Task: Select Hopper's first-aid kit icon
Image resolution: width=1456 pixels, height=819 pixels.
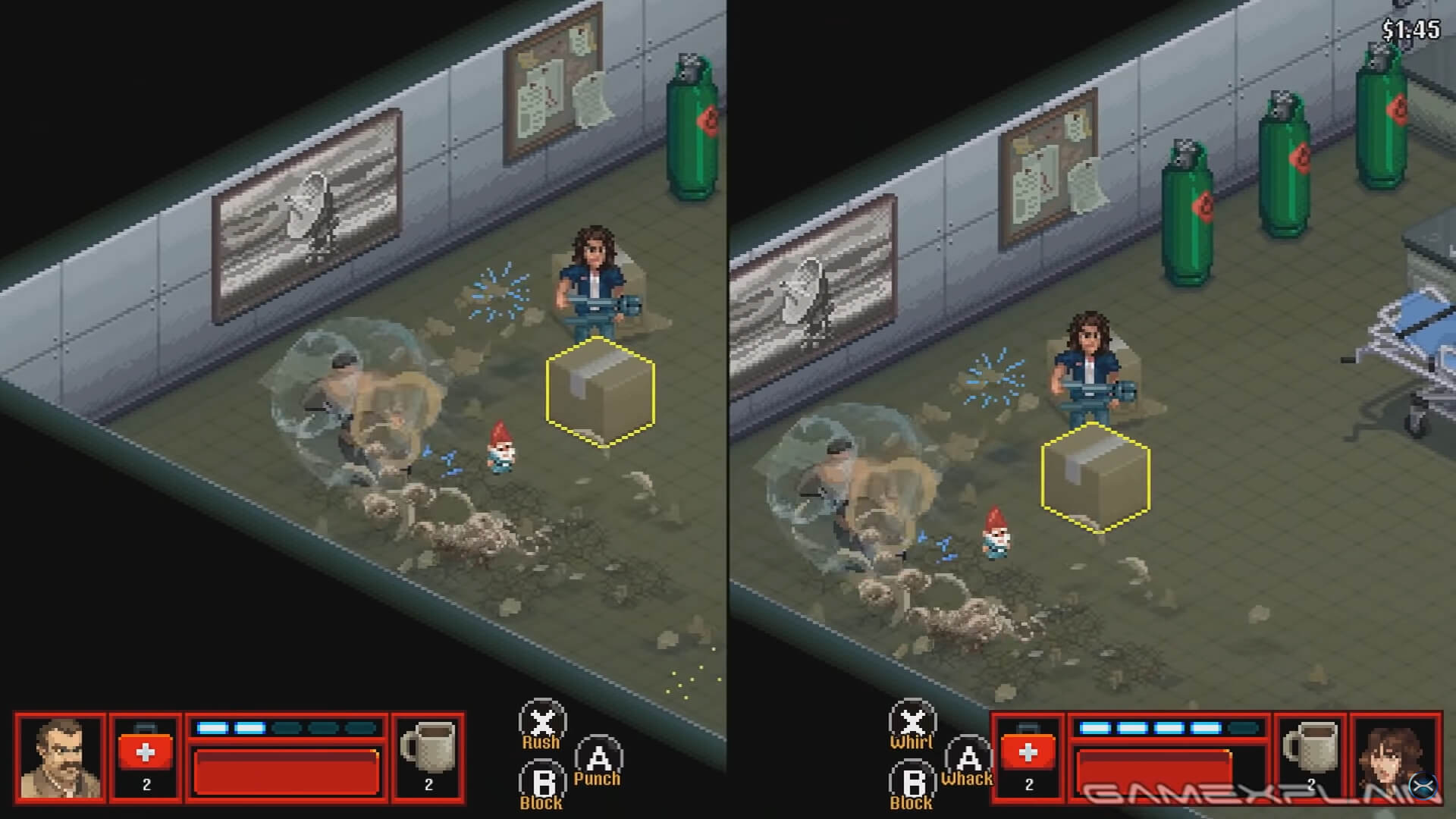Action: pyautogui.click(x=146, y=754)
